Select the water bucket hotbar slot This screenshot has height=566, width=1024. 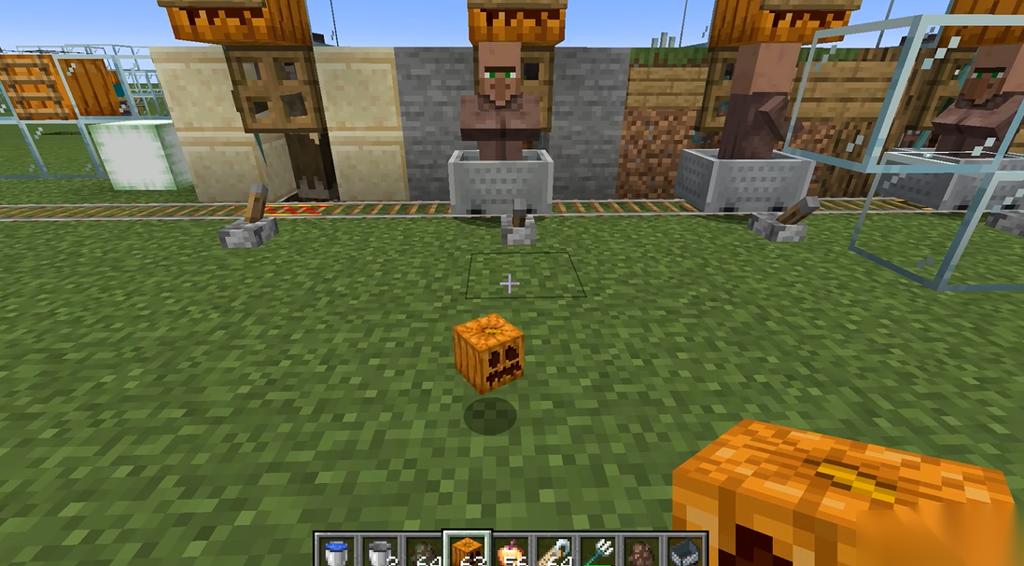(336, 551)
